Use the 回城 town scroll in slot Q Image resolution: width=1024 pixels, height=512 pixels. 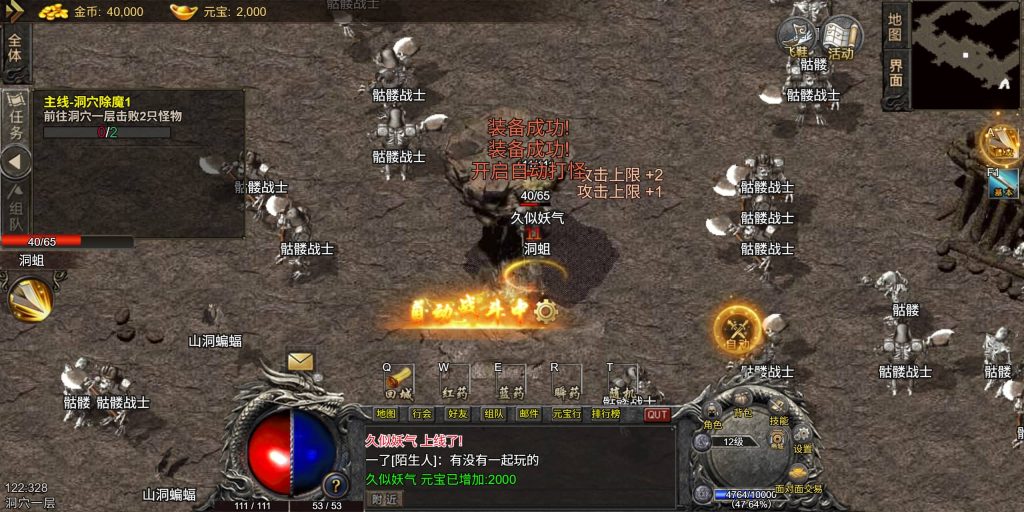[x=400, y=382]
